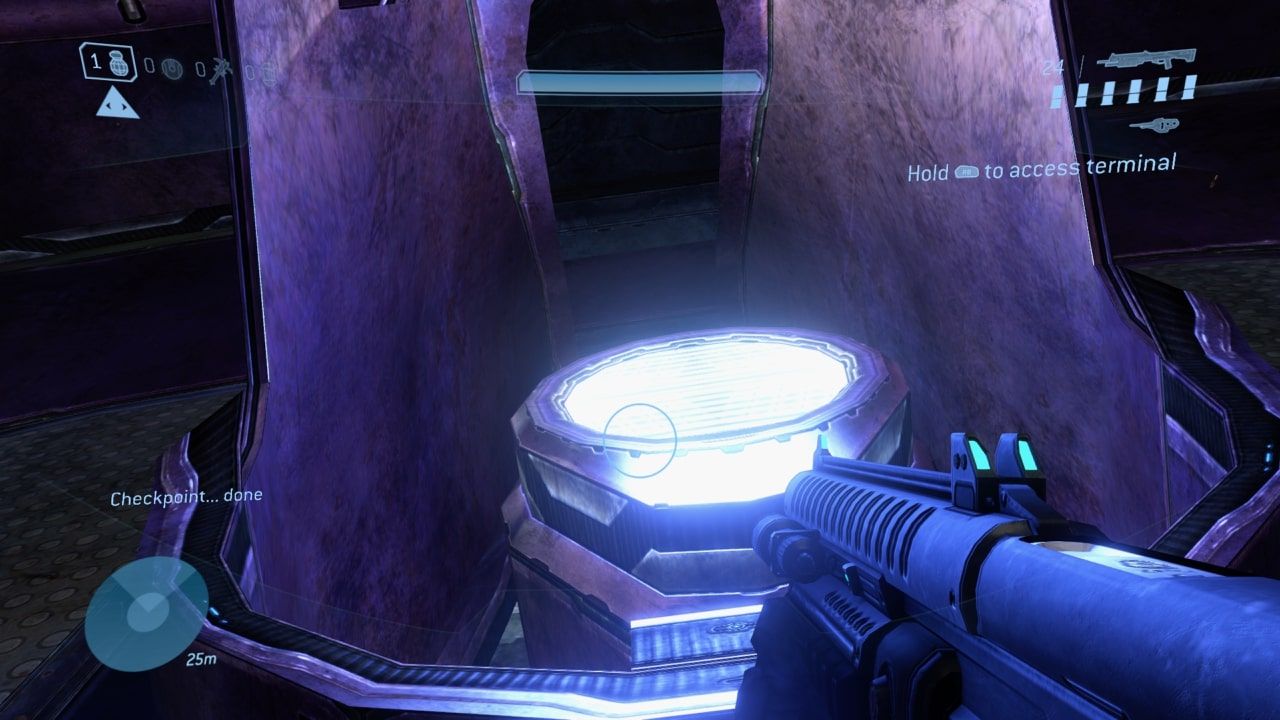Toggle the right grenade selector arrow
Screen dimensions: 1280x720
tap(126, 107)
